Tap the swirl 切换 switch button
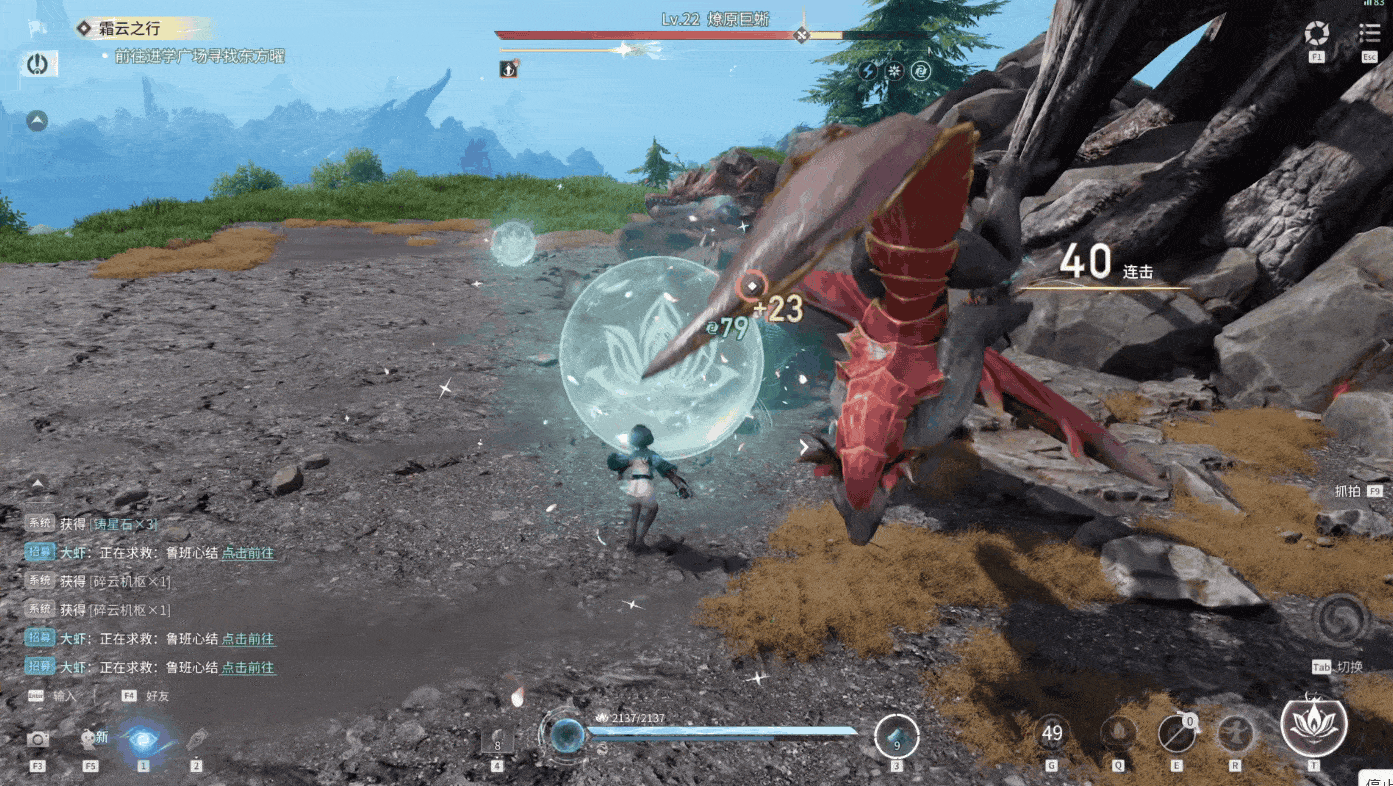This screenshot has width=1393, height=786. [1340, 622]
